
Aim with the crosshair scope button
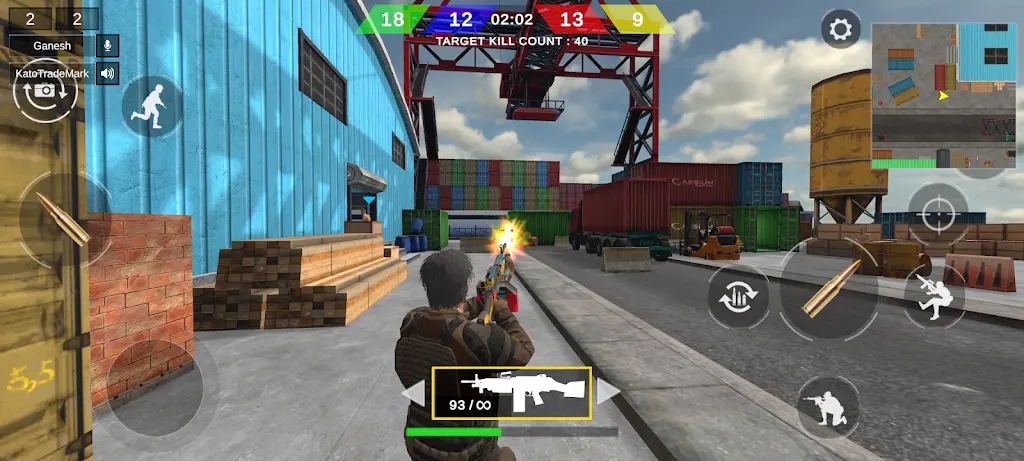coord(937,213)
